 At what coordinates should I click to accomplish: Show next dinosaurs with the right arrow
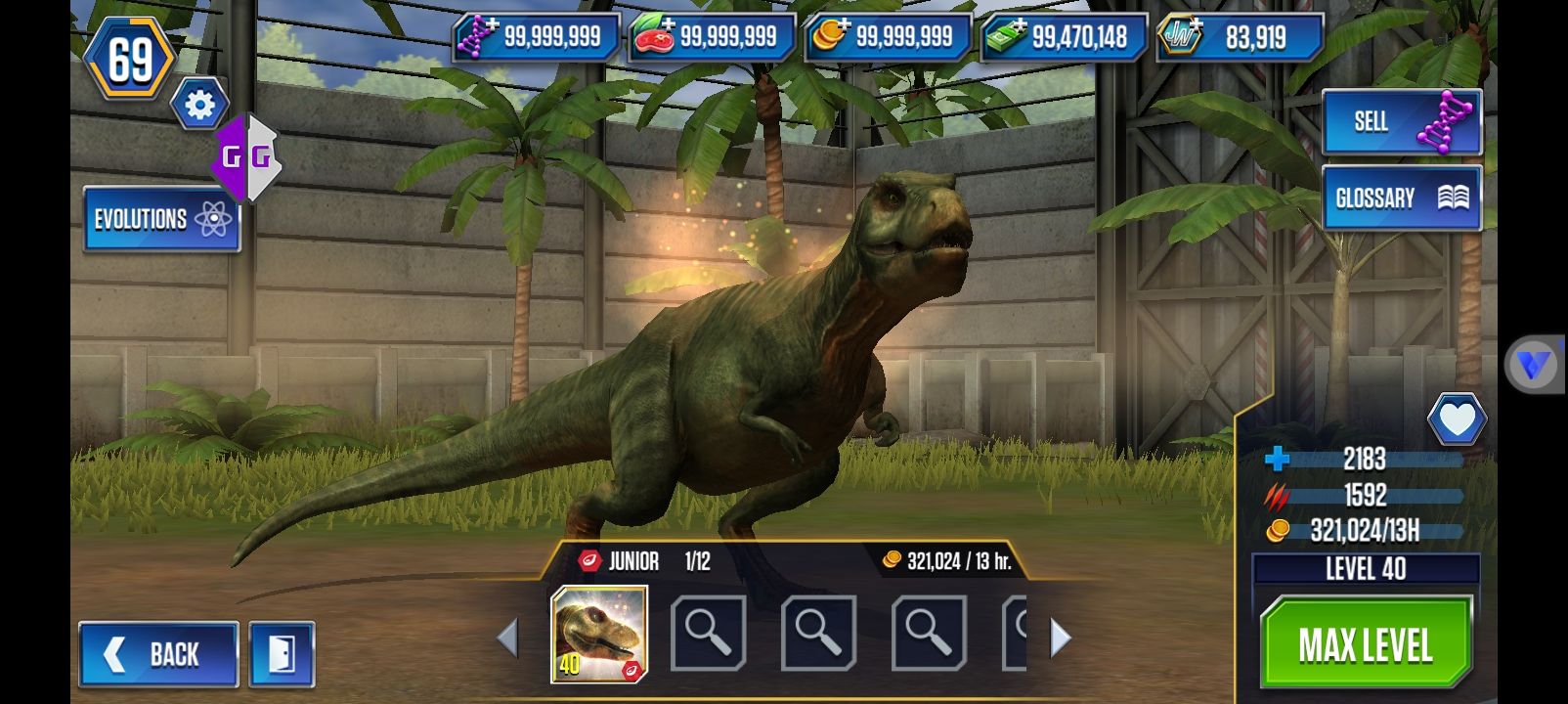coord(1060,638)
